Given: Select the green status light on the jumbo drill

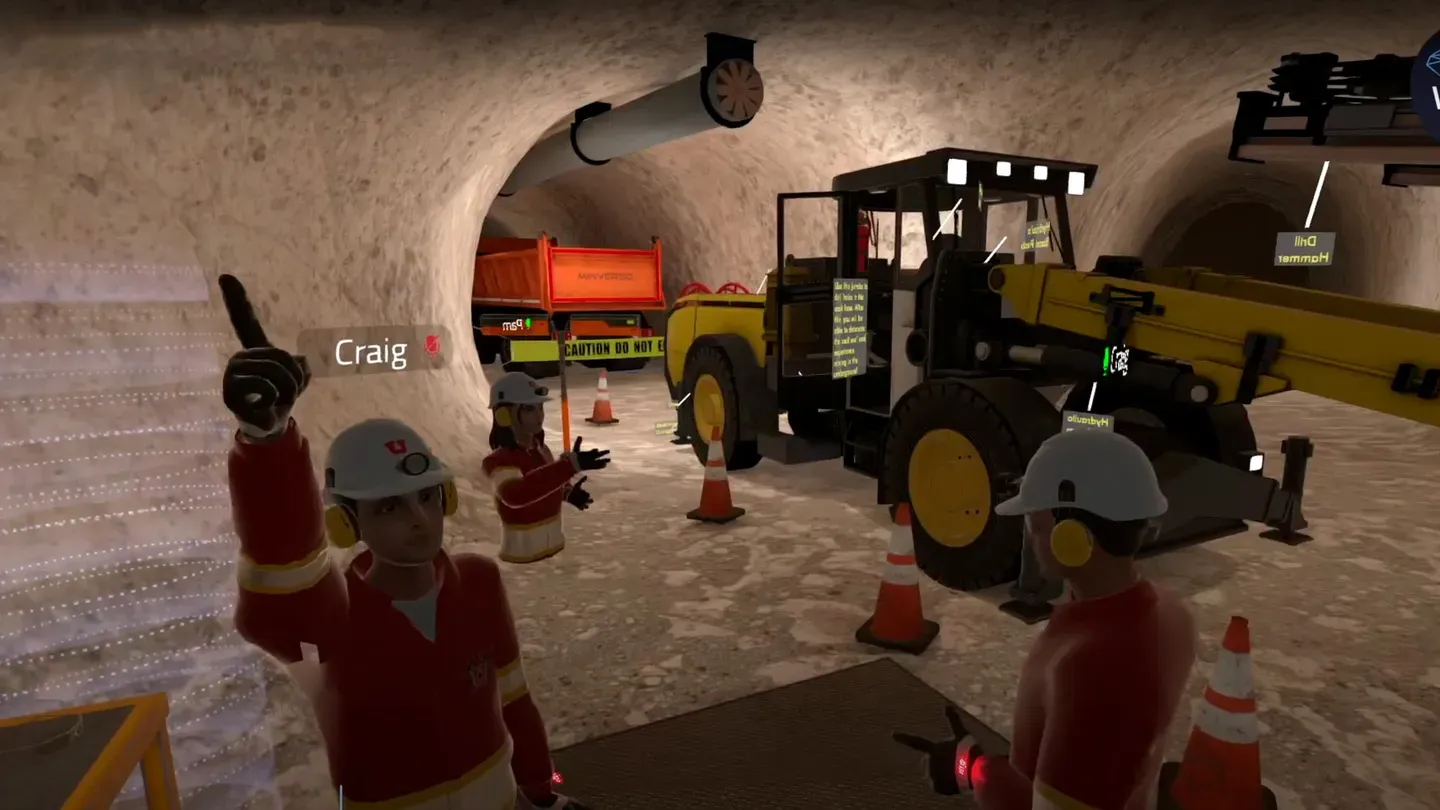Looking at the screenshot, I should 1106,358.
